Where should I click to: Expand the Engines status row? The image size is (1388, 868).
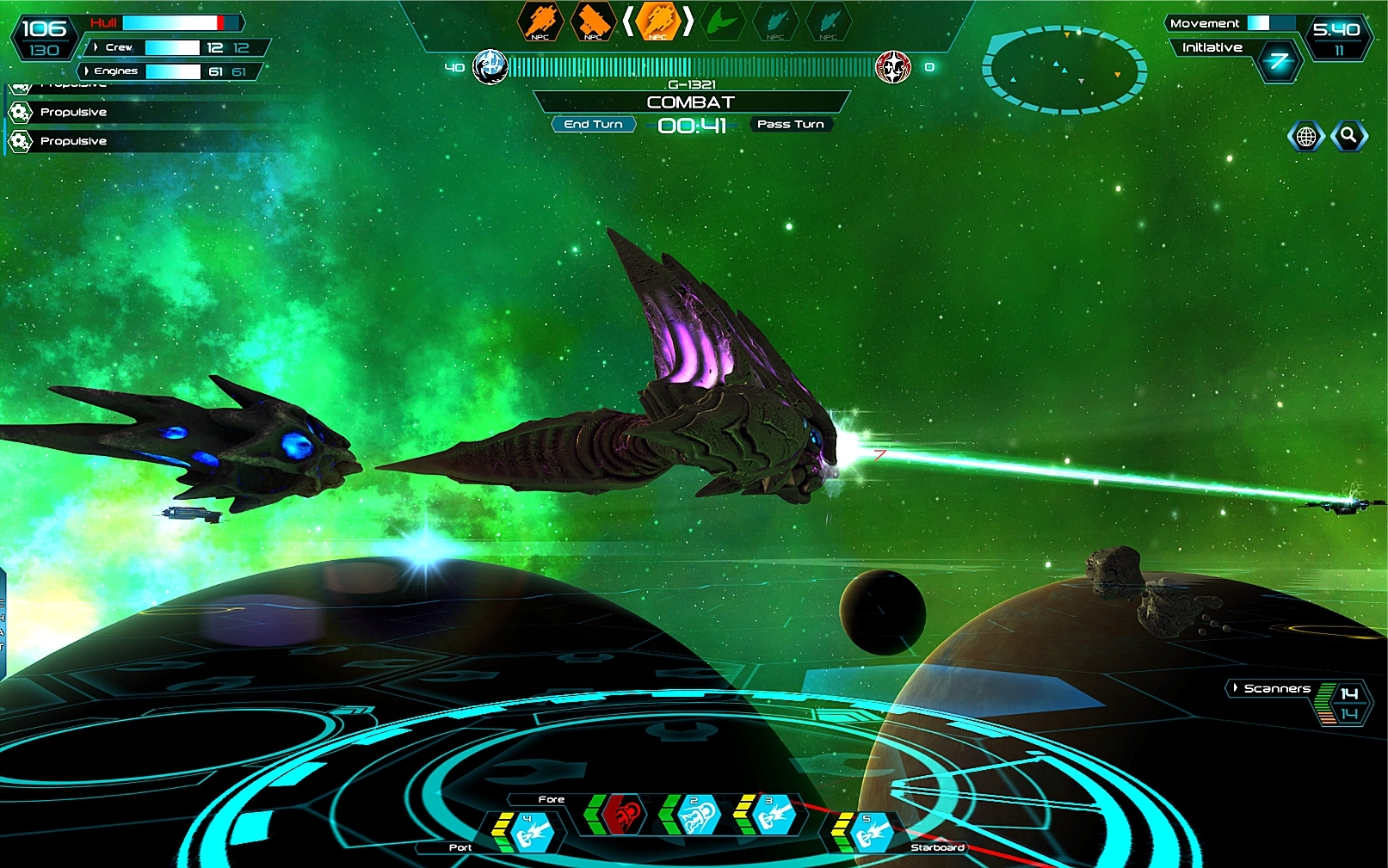87,71
